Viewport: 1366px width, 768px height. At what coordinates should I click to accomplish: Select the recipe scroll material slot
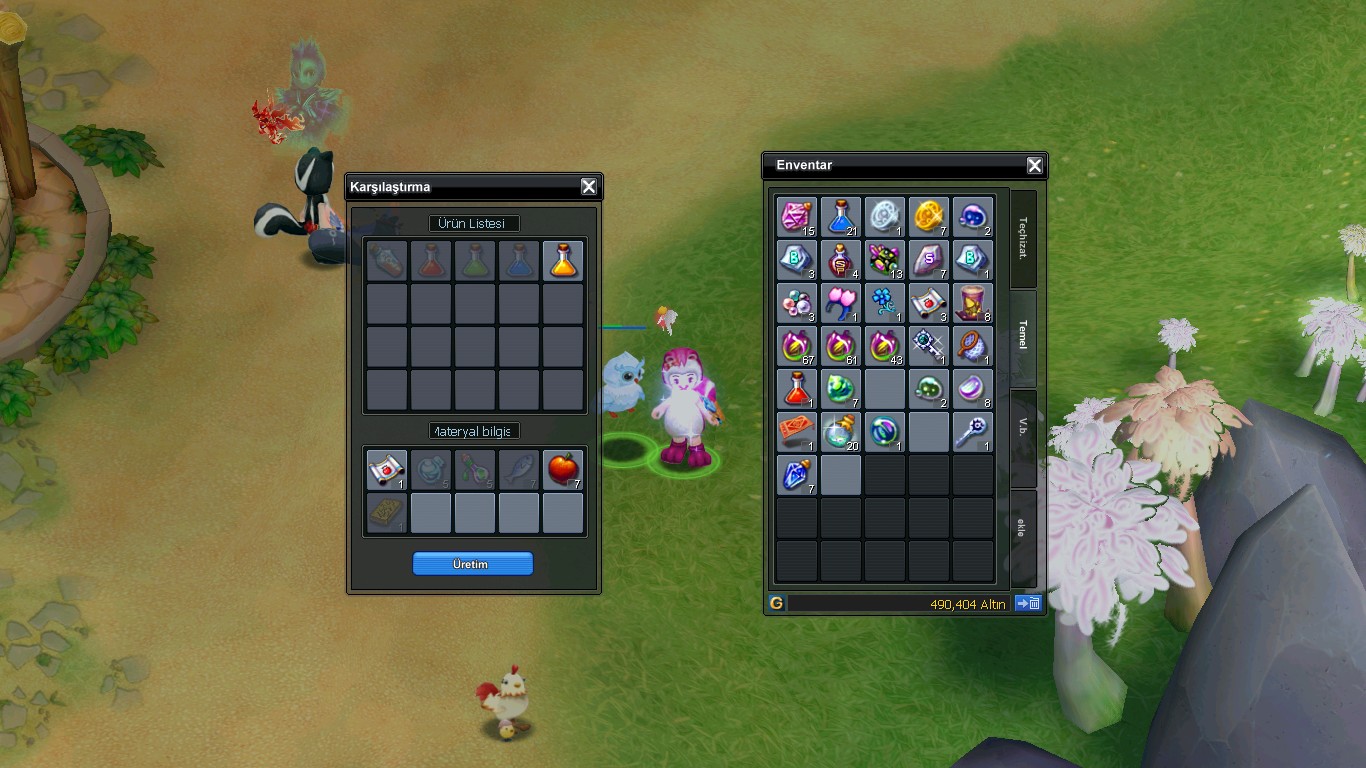(x=387, y=469)
